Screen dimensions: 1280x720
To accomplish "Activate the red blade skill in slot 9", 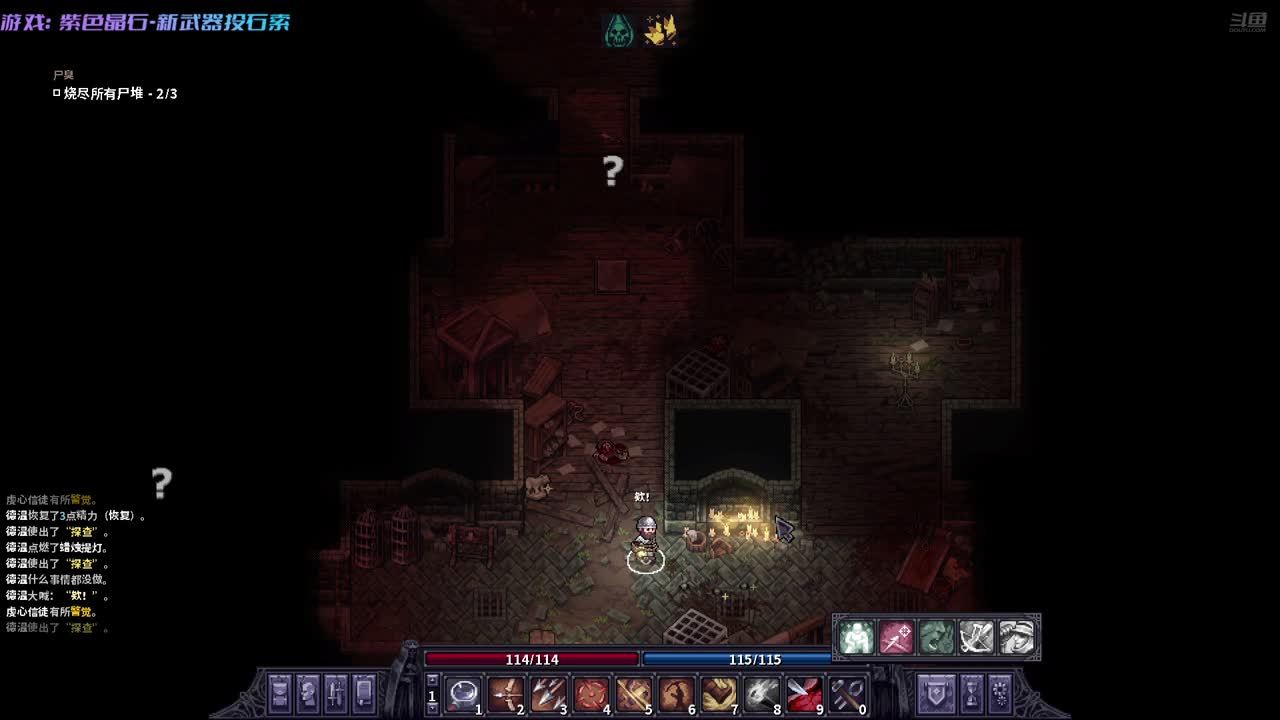I will point(804,692).
